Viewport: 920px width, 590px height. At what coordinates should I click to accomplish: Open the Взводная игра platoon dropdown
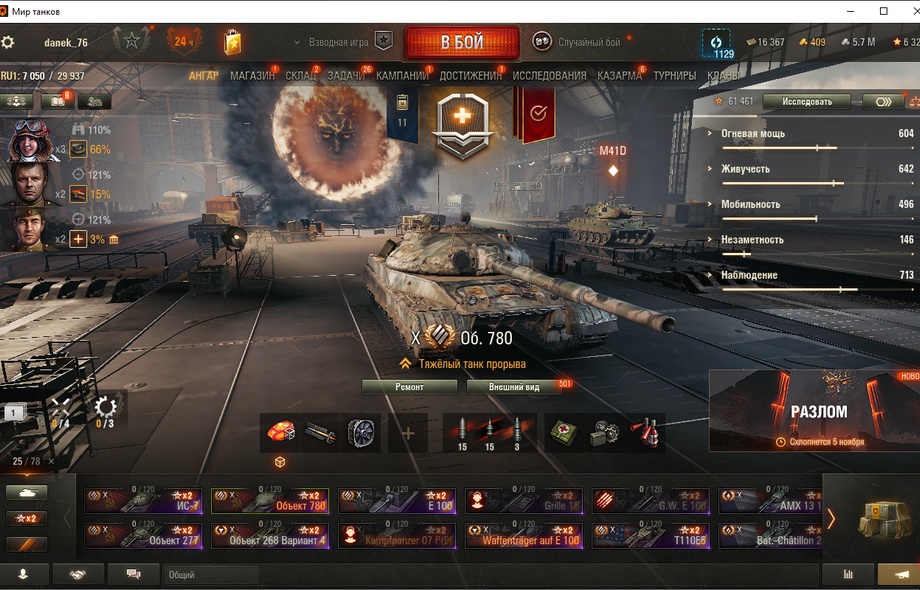click(339, 42)
